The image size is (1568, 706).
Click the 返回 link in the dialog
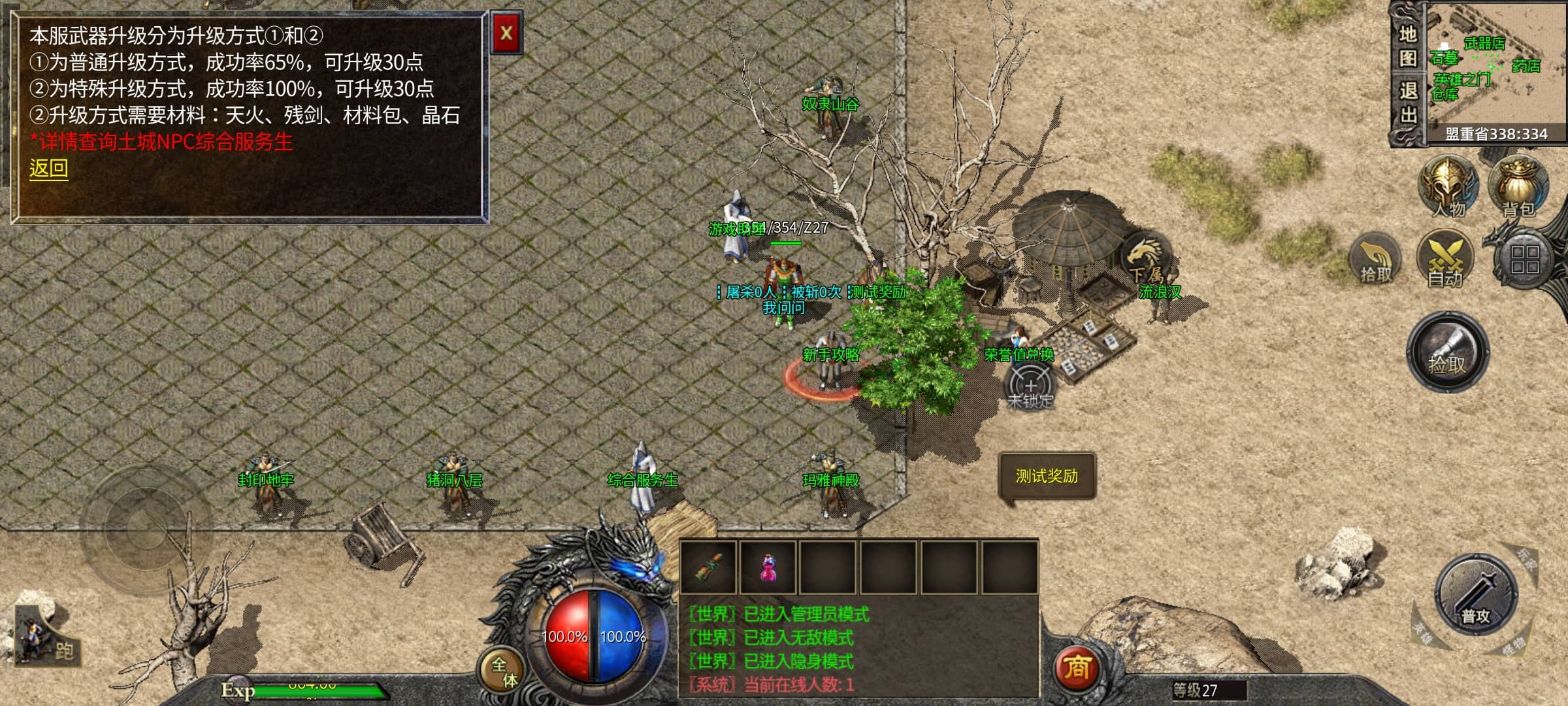[x=48, y=169]
